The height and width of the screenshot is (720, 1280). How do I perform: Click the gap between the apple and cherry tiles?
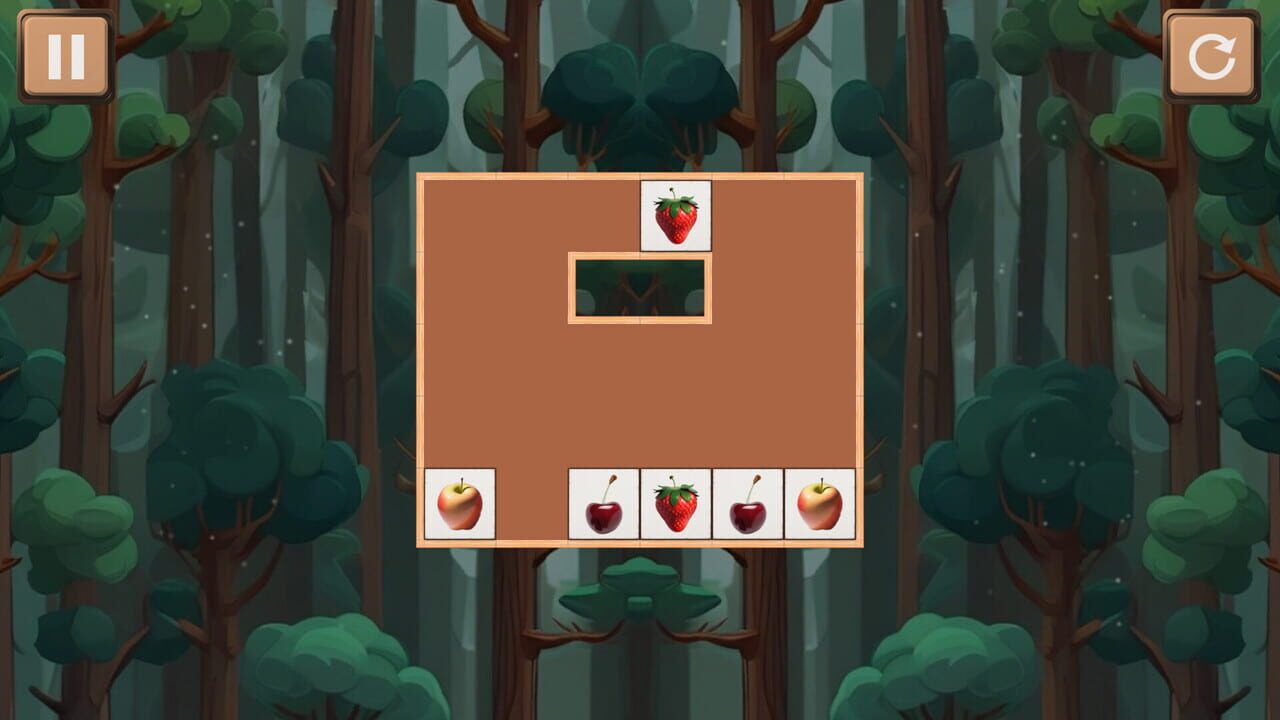pos(531,504)
